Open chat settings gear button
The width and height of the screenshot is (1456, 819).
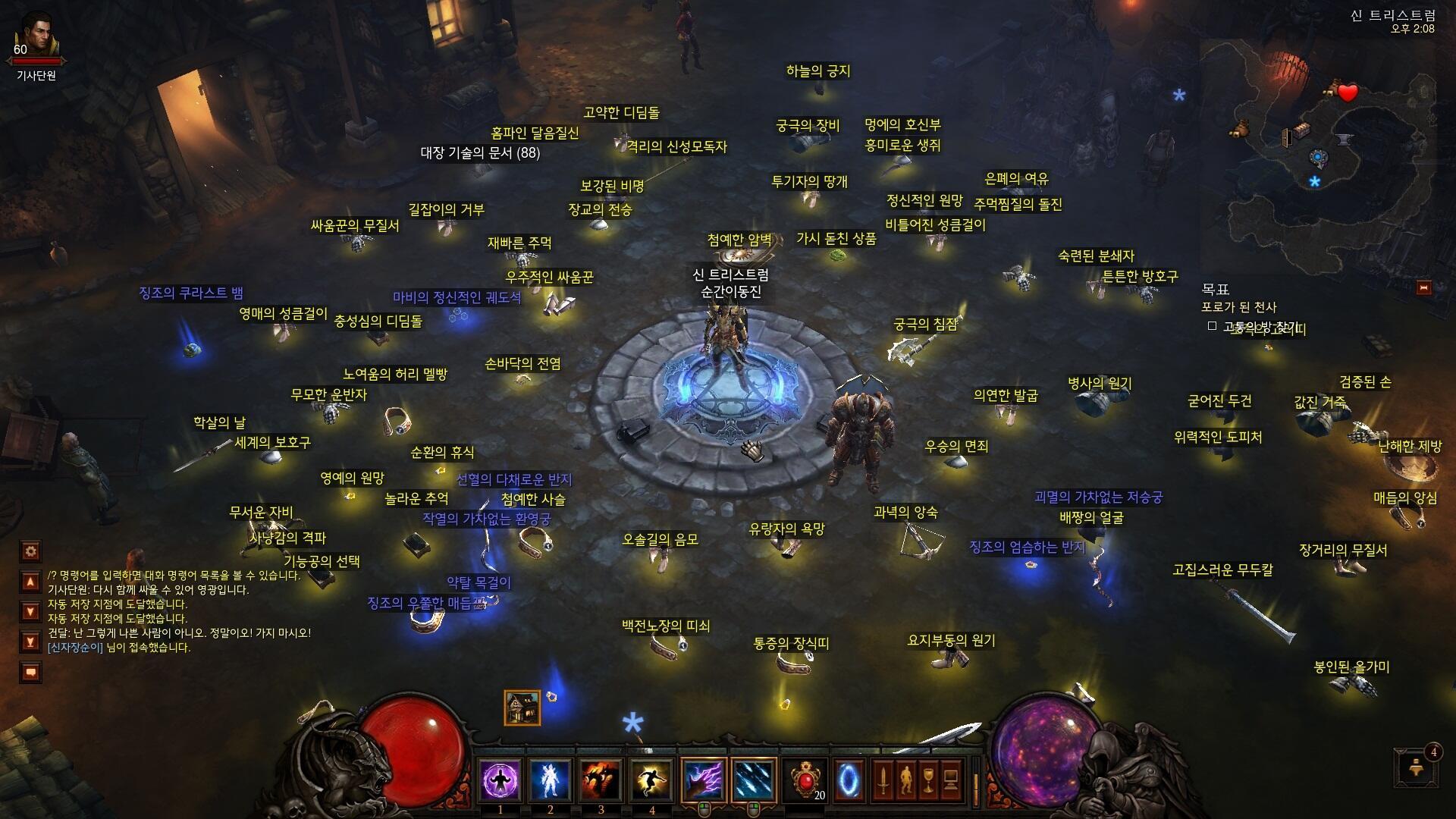coord(31,551)
